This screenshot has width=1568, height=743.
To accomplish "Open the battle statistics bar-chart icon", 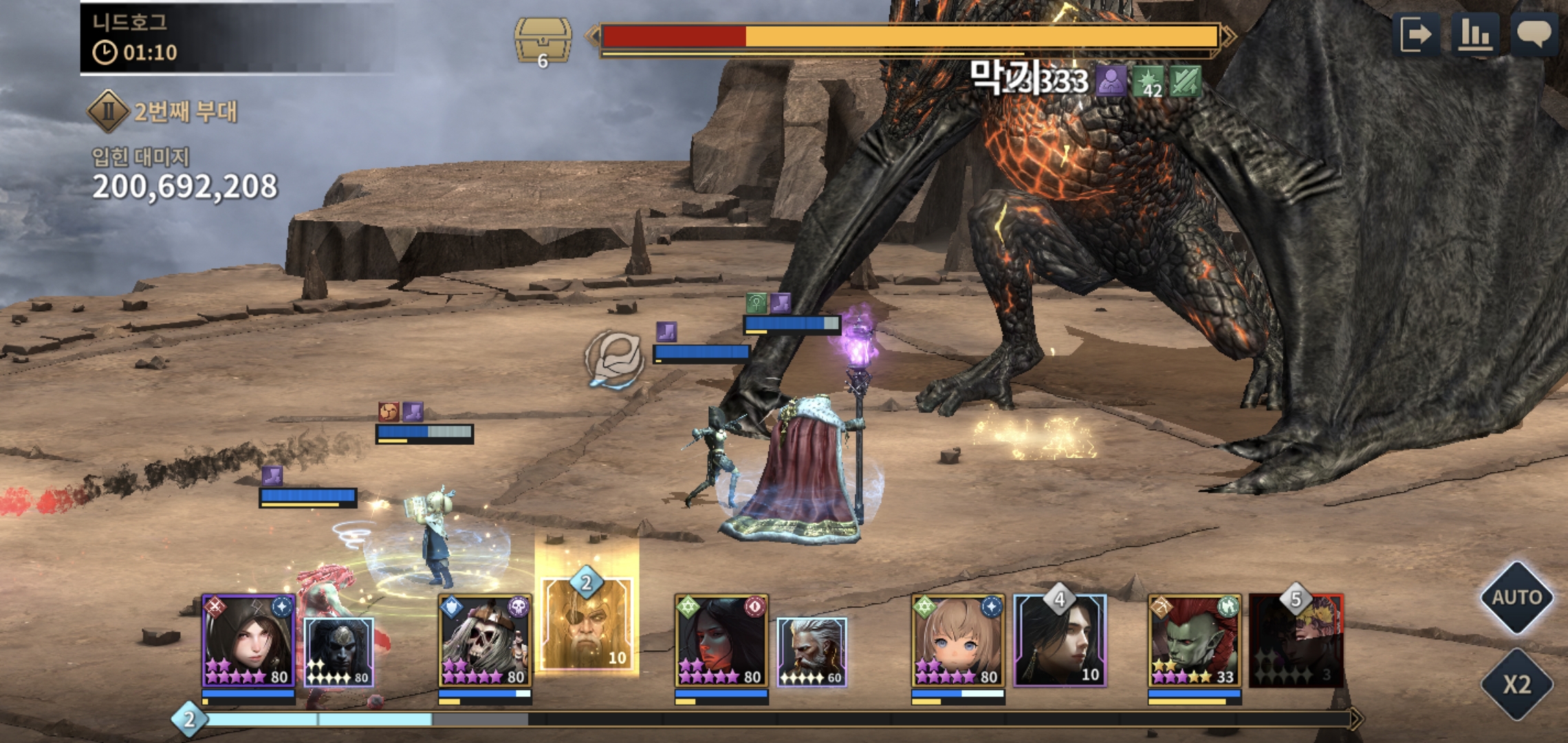I will (1474, 34).
